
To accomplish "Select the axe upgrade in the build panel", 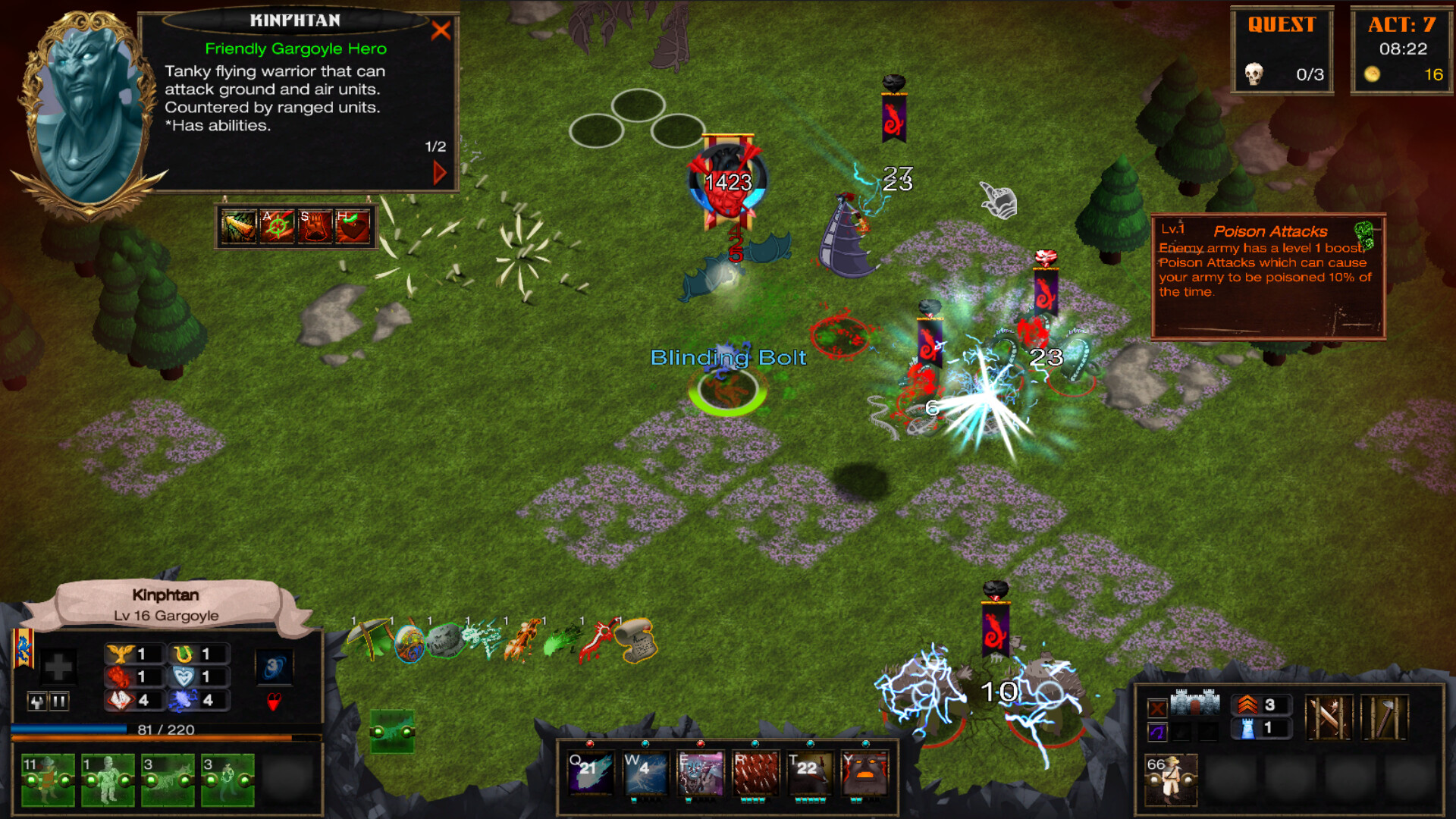I will [1385, 717].
